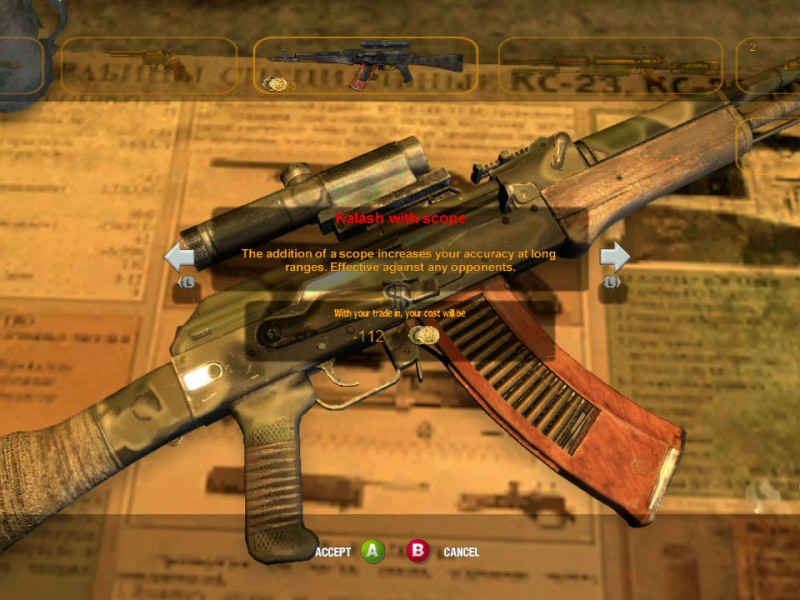800x600 pixels.
Task: Select the previous weapon with the left arrow
Action: coord(179,258)
